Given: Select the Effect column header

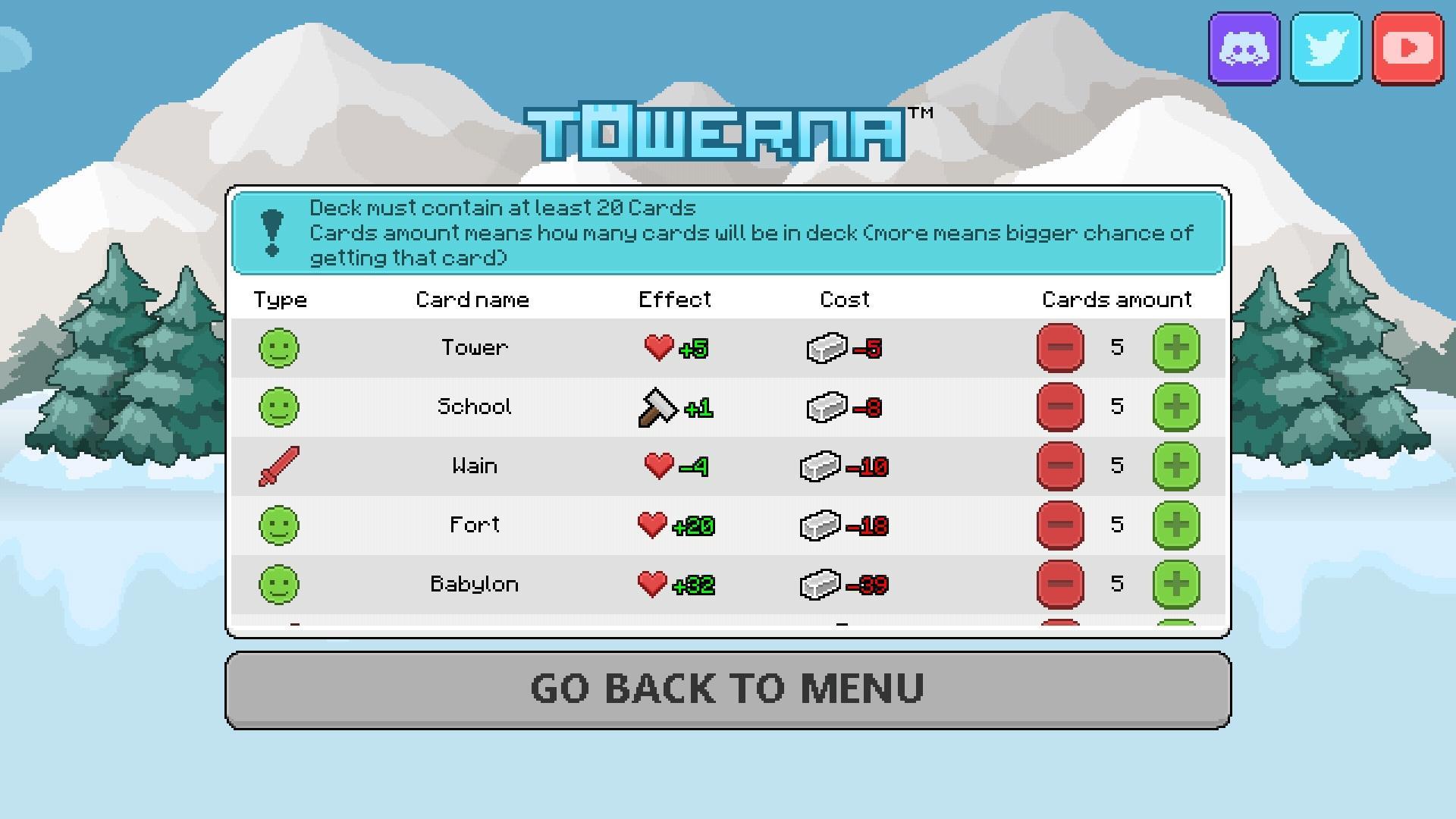Looking at the screenshot, I should pyautogui.click(x=674, y=299).
